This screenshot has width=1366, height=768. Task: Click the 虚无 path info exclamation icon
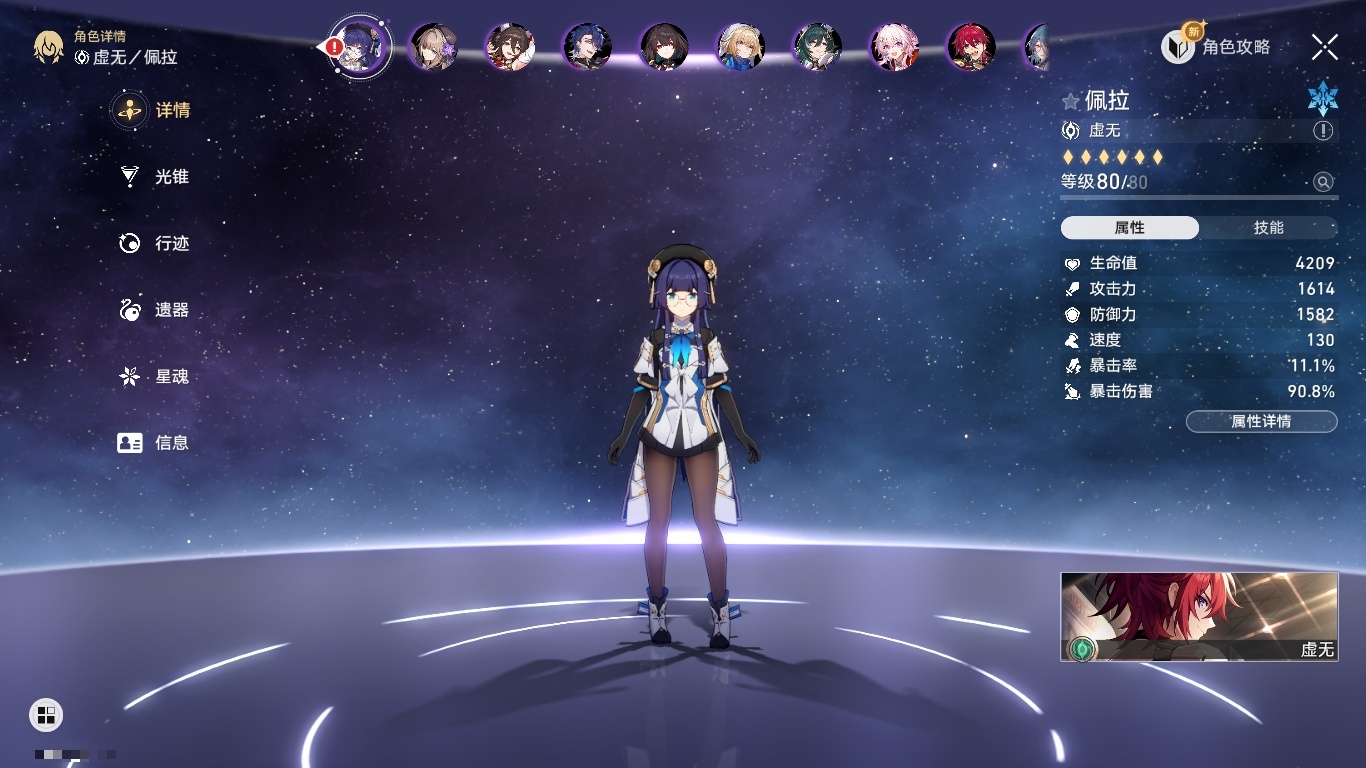[x=1323, y=131]
